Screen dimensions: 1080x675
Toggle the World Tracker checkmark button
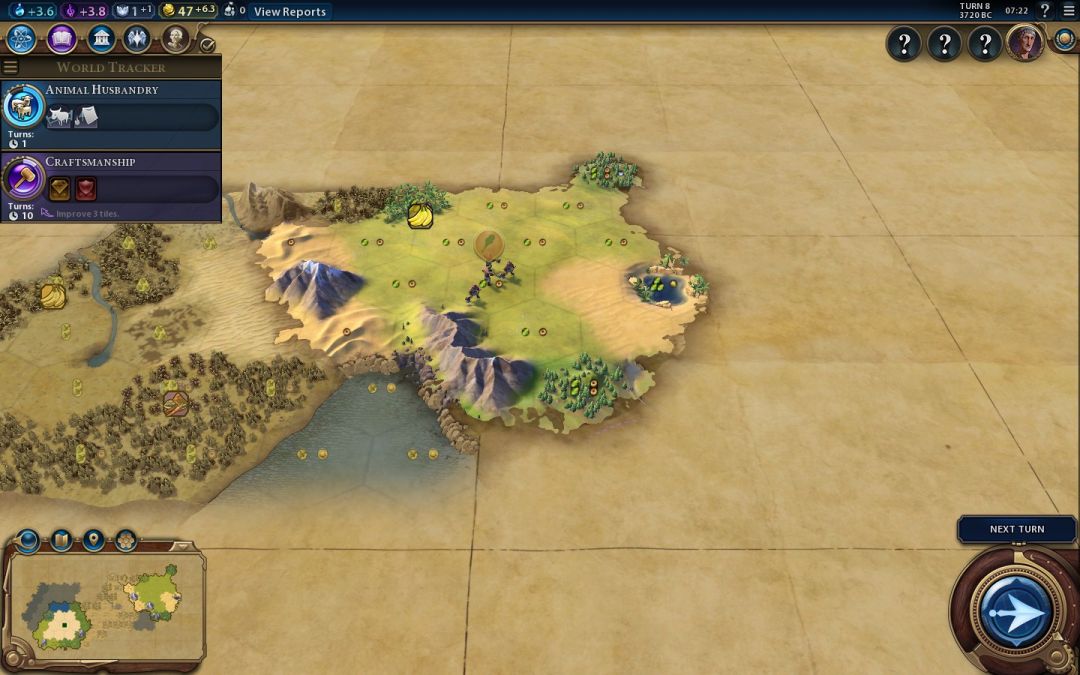[x=207, y=45]
